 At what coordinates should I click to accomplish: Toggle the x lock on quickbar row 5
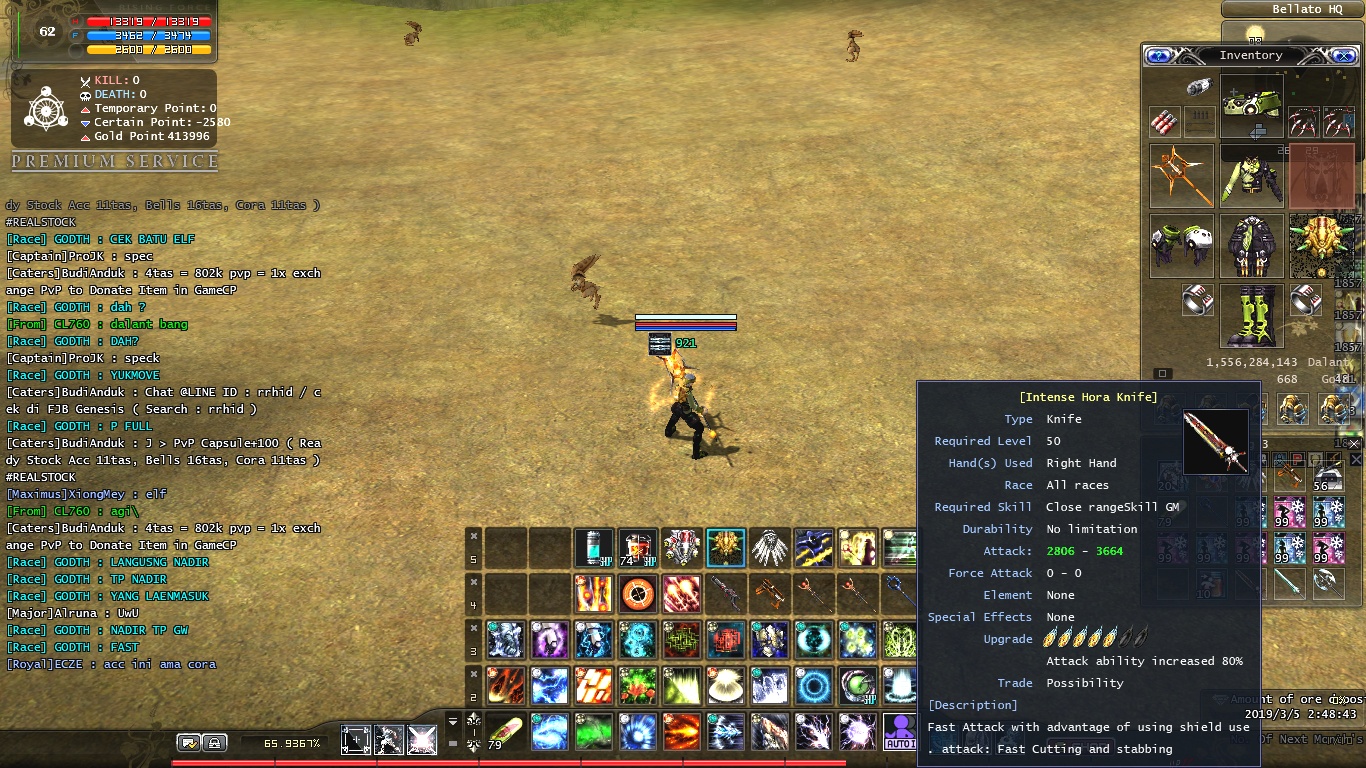[473, 536]
